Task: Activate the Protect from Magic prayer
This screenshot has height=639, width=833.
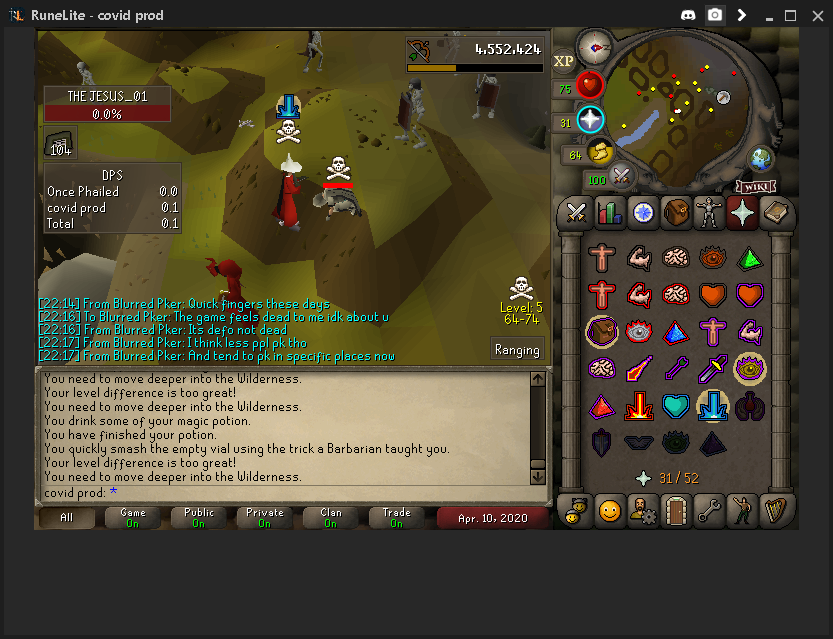Action: (639, 369)
